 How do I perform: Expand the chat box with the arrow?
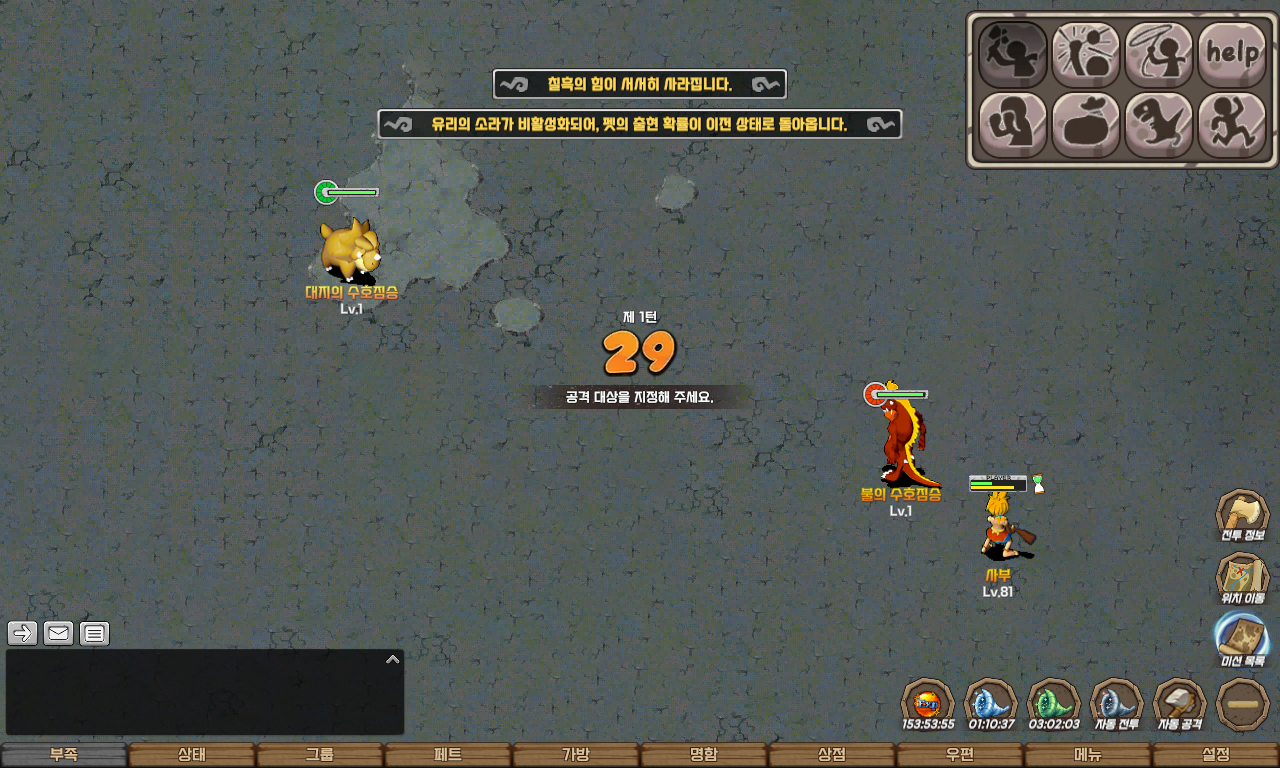click(393, 659)
